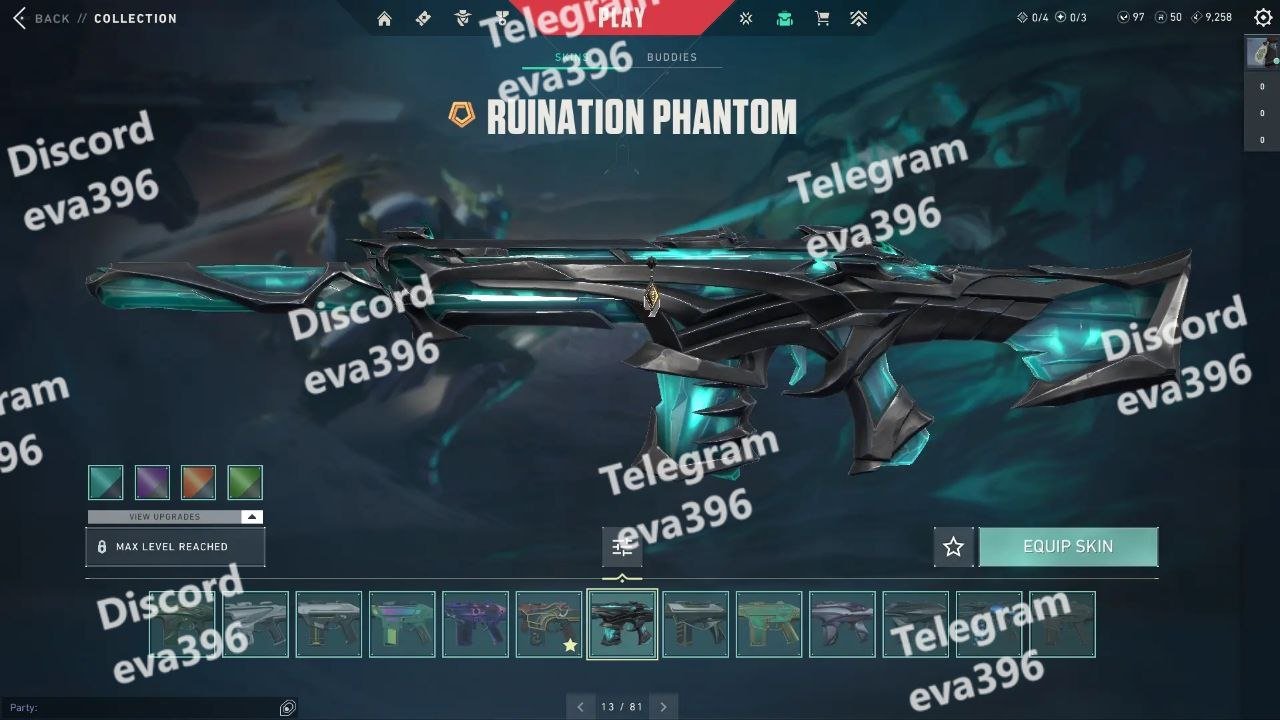
Task: Select the starred orange phantom thumbnail
Action: tap(548, 624)
